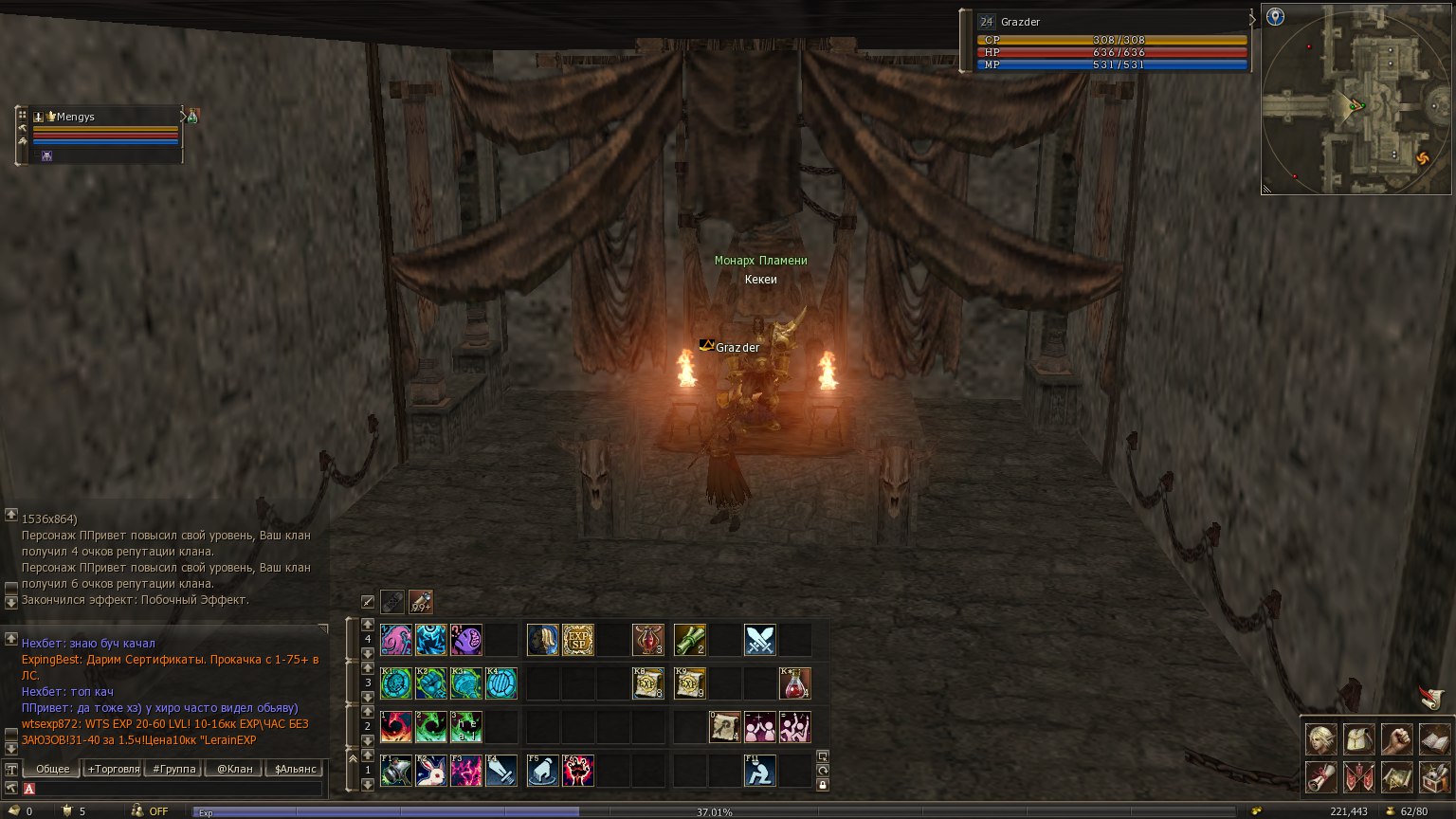The image size is (1456, 819).
Task: Open the character status menu (elf portrait)
Action: point(1321,739)
